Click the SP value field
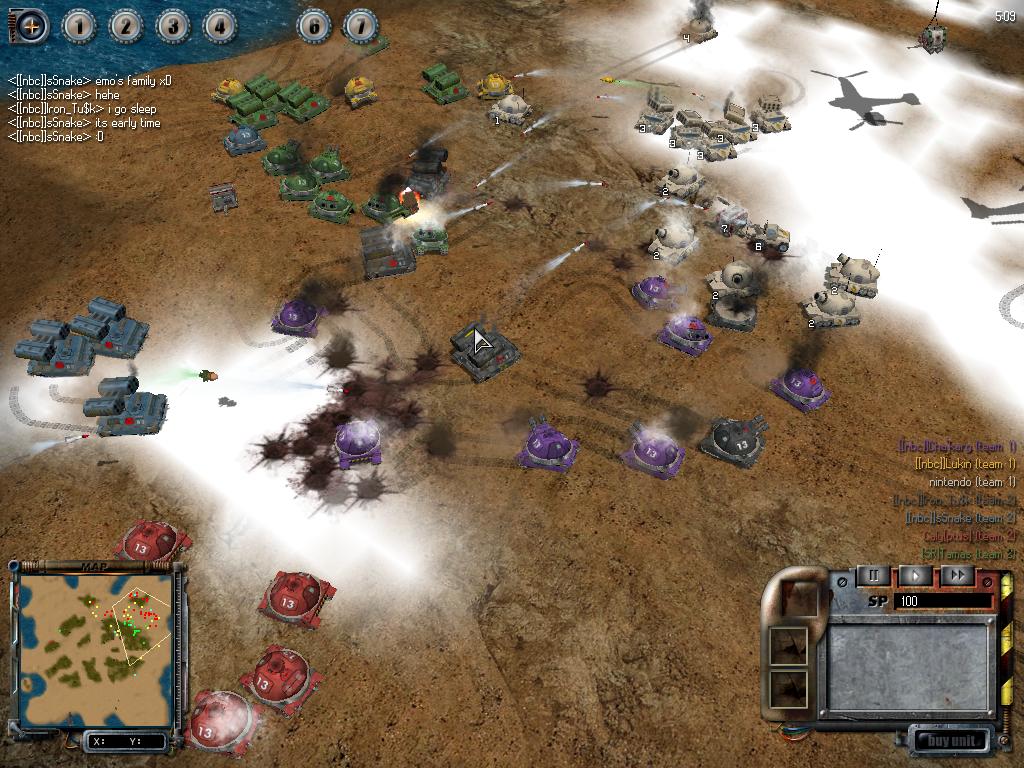Viewport: 1024px width, 768px height. (945, 601)
